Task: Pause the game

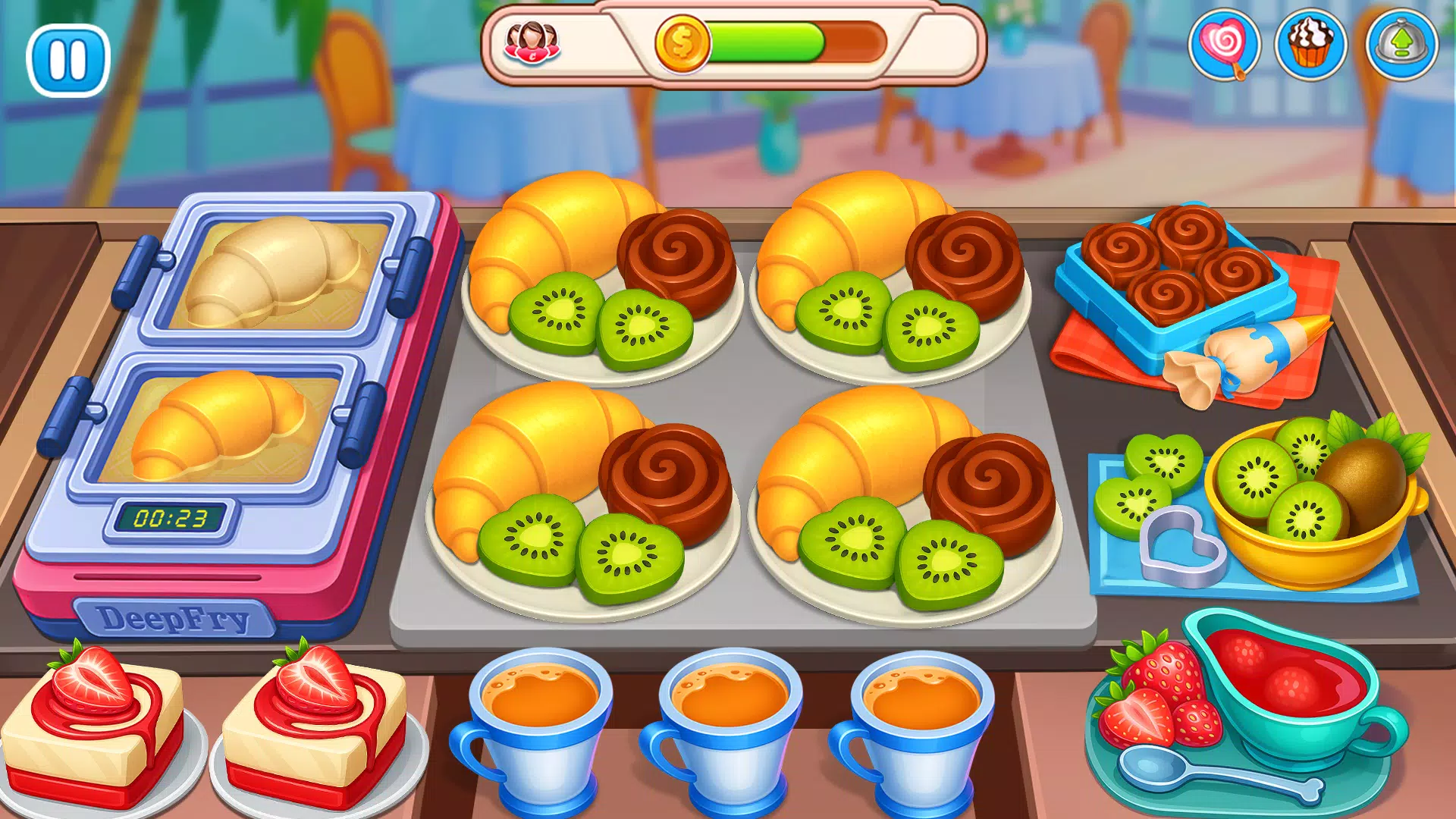Action: pos(67,61)
